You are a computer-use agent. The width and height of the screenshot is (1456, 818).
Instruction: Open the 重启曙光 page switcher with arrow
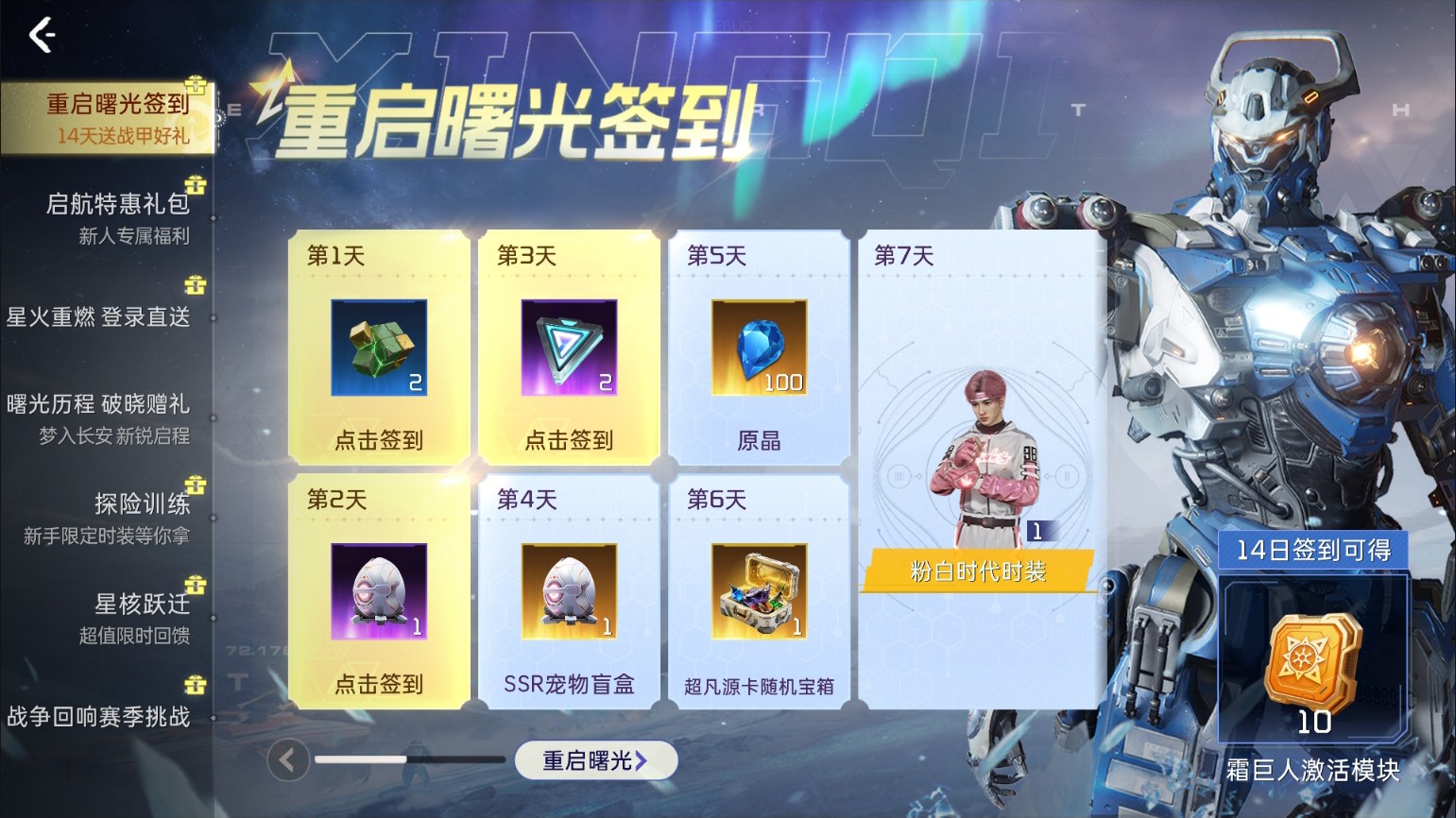click(596, 759)
